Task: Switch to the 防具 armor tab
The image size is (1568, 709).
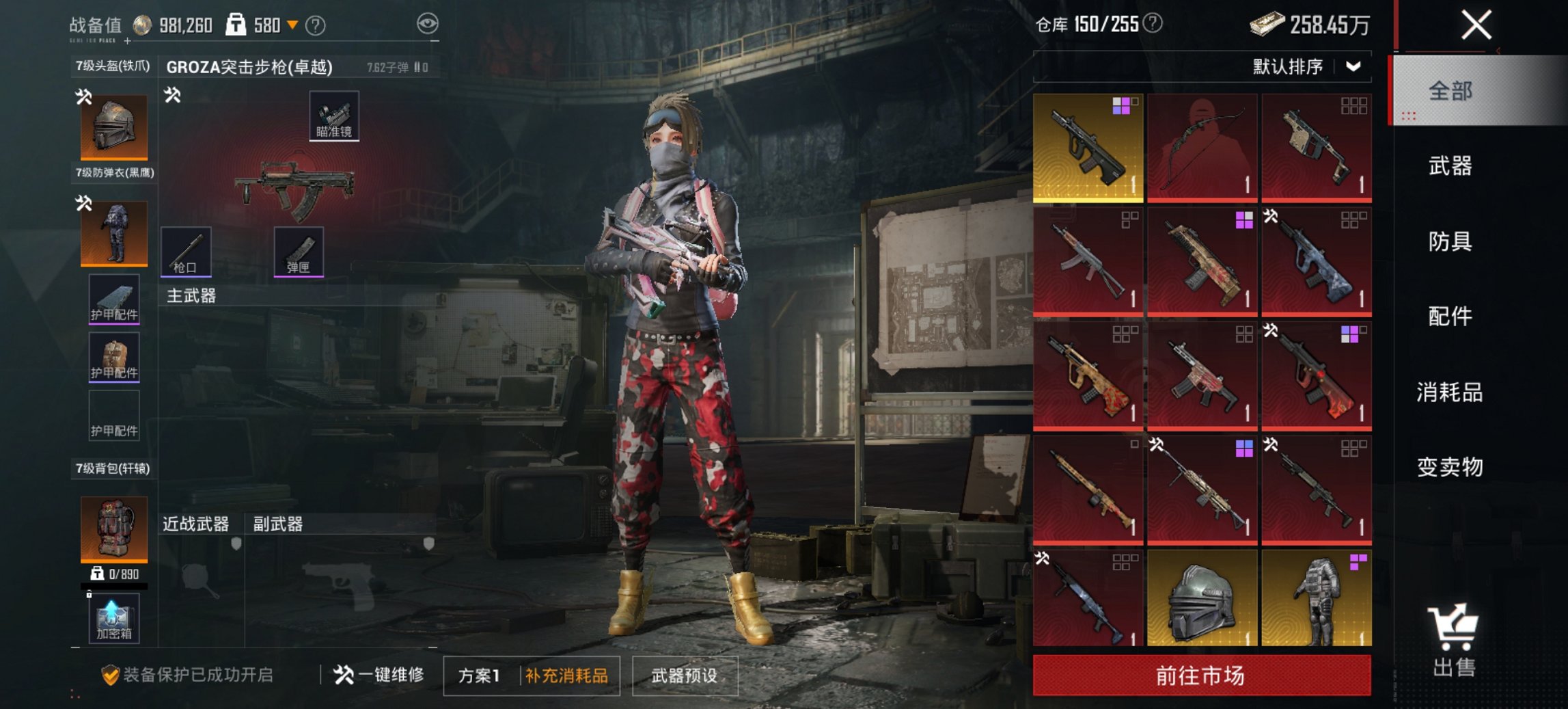Action: [1450, 241]
